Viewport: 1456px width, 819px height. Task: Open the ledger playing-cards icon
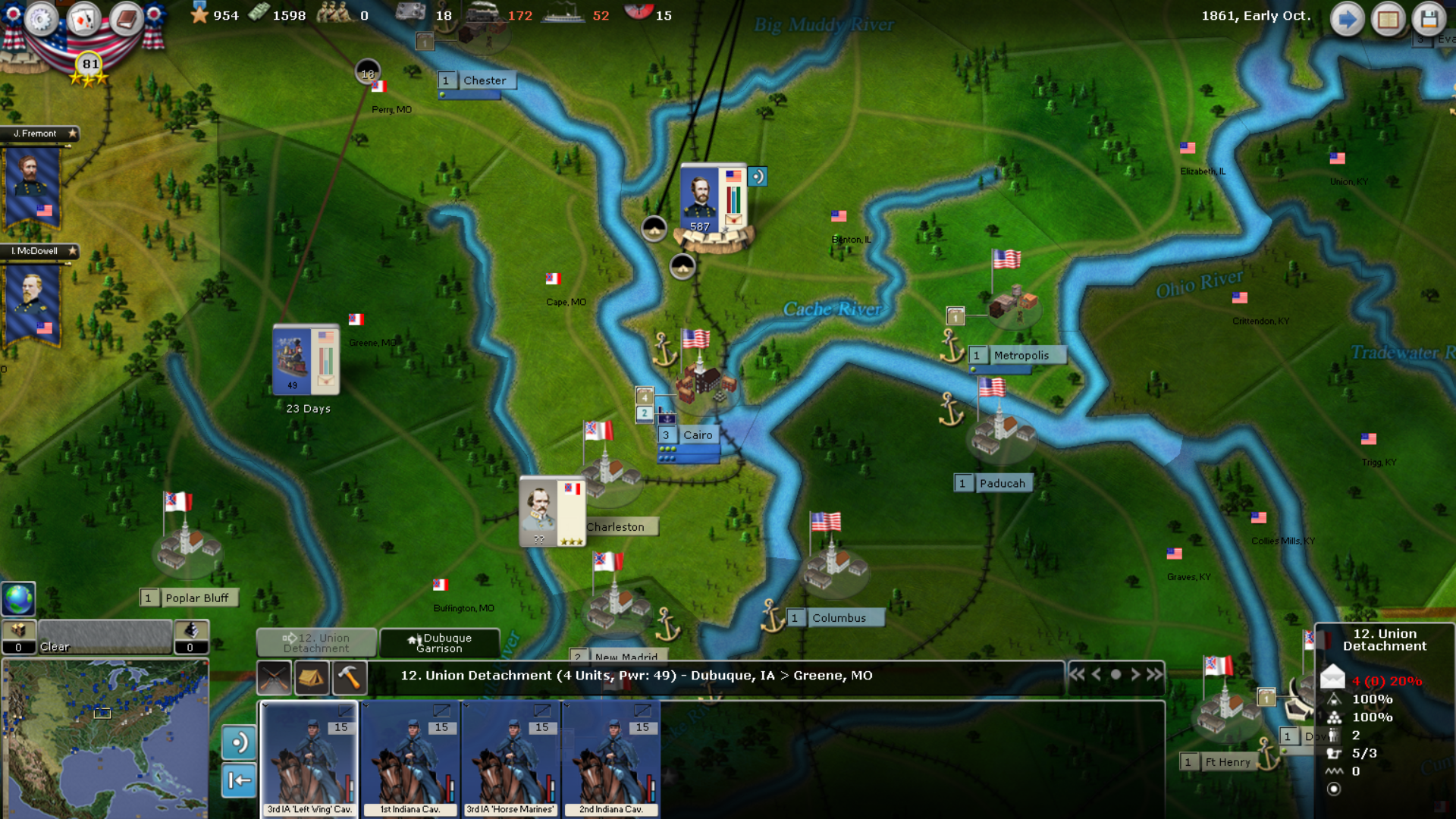click(83, 19)
